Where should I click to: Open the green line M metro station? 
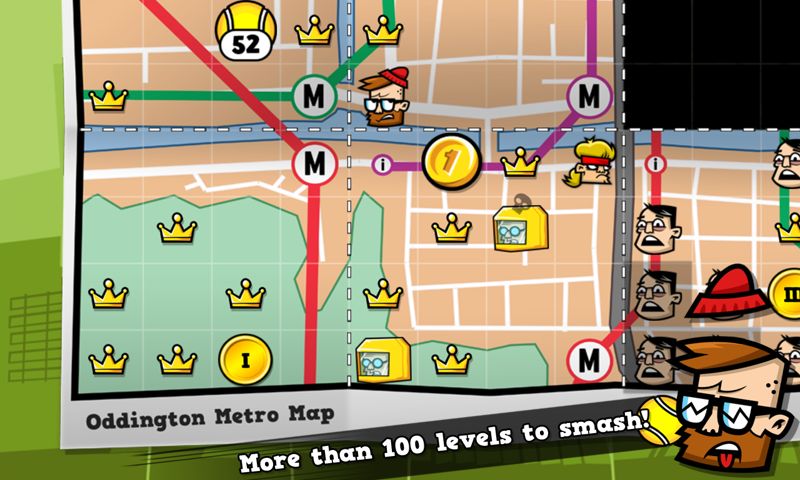(315, 97)
